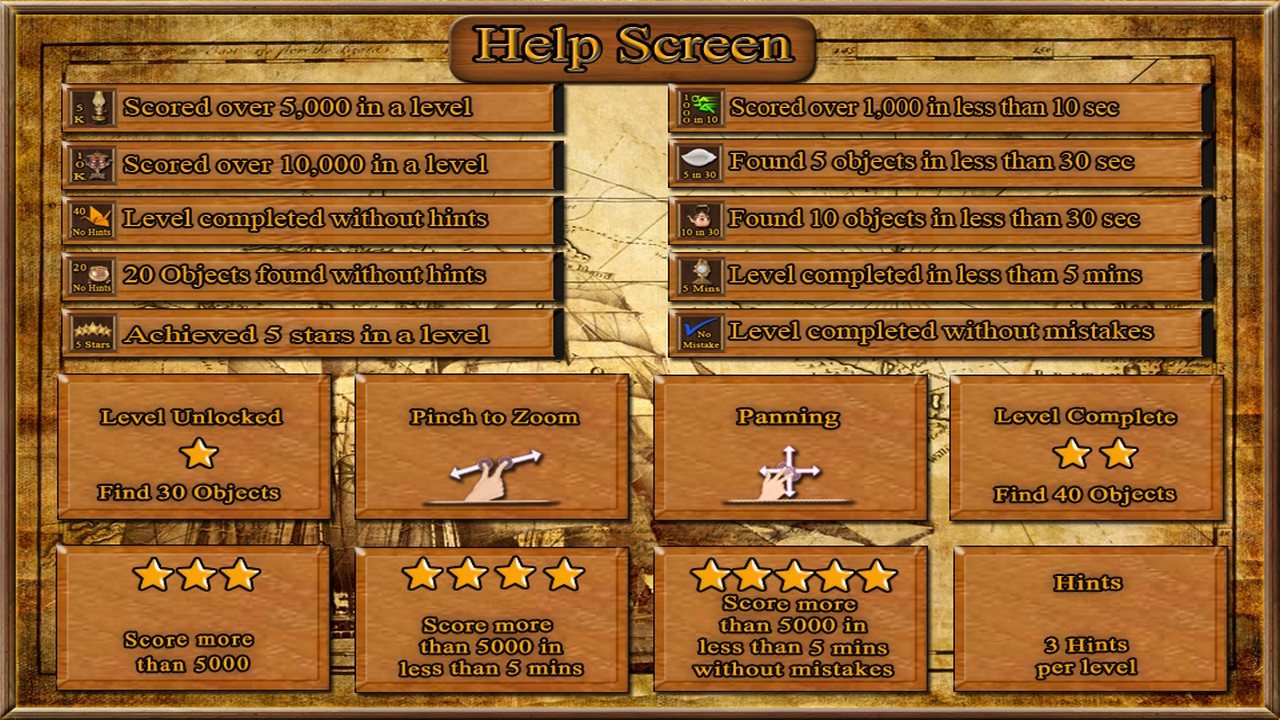Click the "10 in 30" pixie badge
This screenshot has height=720, width=1280.
coord(700,220)
